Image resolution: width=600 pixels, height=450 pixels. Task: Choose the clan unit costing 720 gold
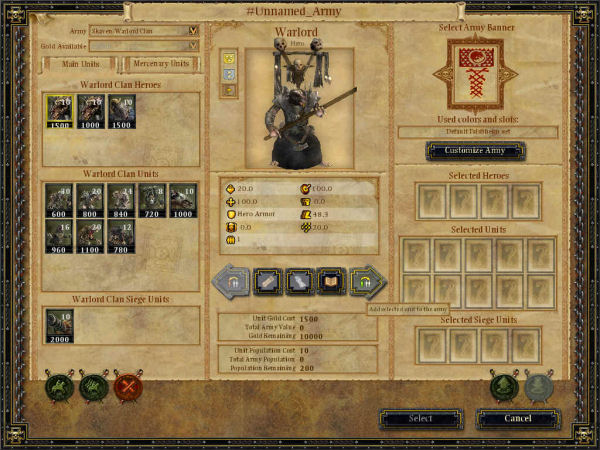(152, 200)
